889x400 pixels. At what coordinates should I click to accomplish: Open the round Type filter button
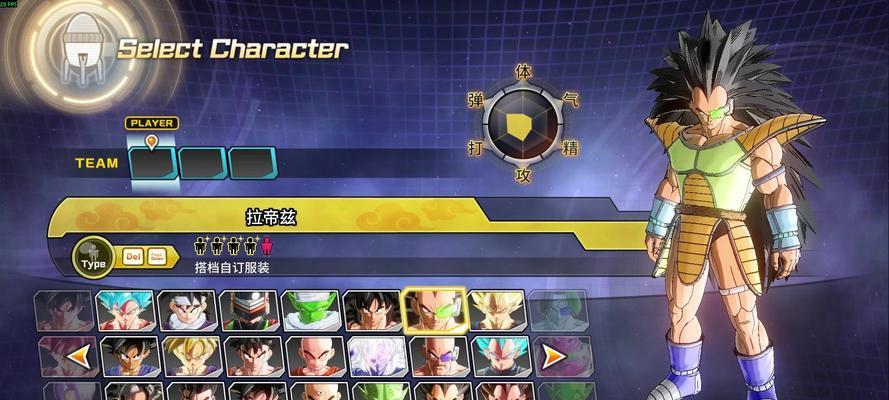point(94,259)
